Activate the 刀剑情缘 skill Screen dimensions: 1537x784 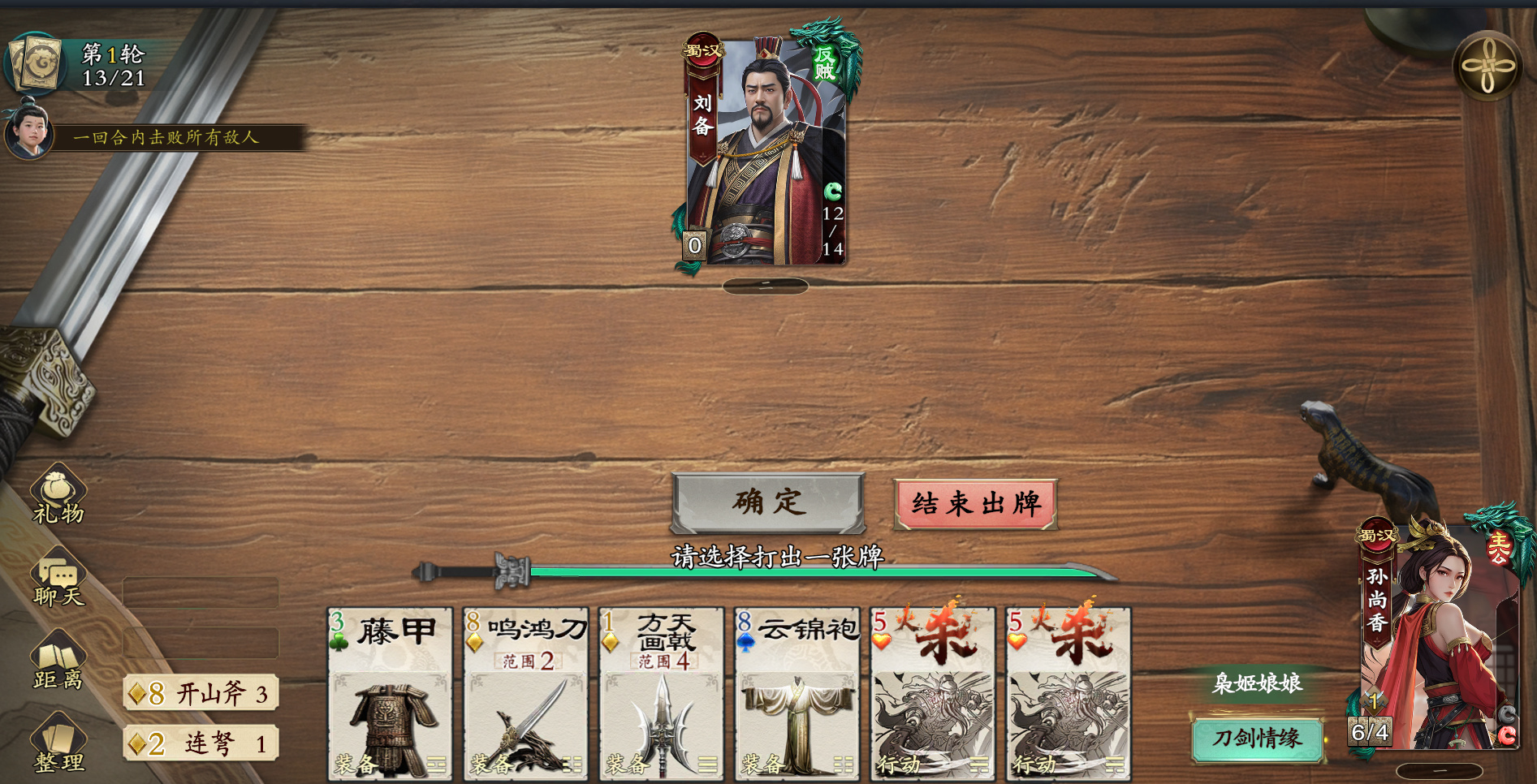[x=1258, y=740]
